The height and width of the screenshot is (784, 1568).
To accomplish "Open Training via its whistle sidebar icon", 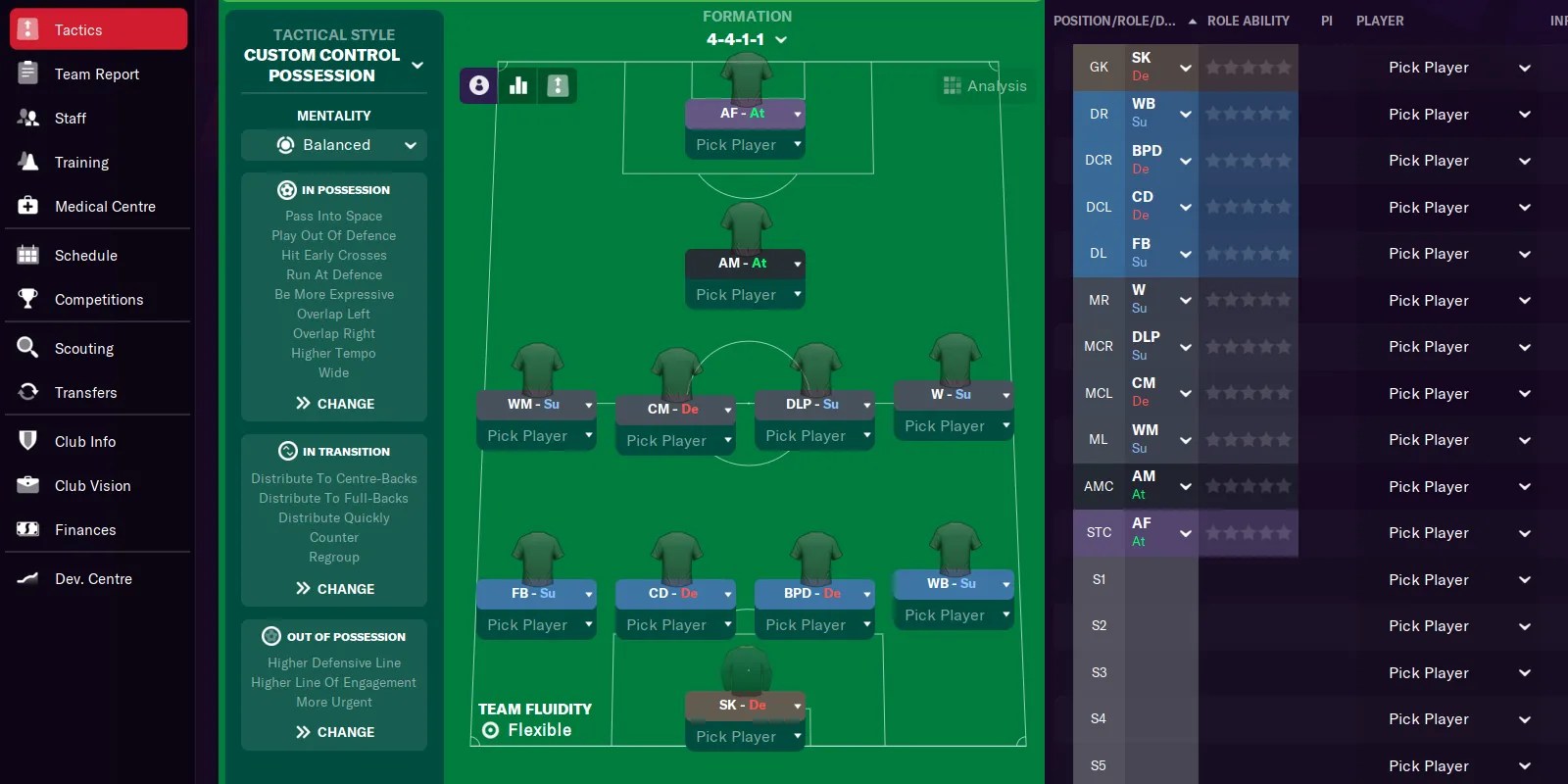I will coord(27,162).
